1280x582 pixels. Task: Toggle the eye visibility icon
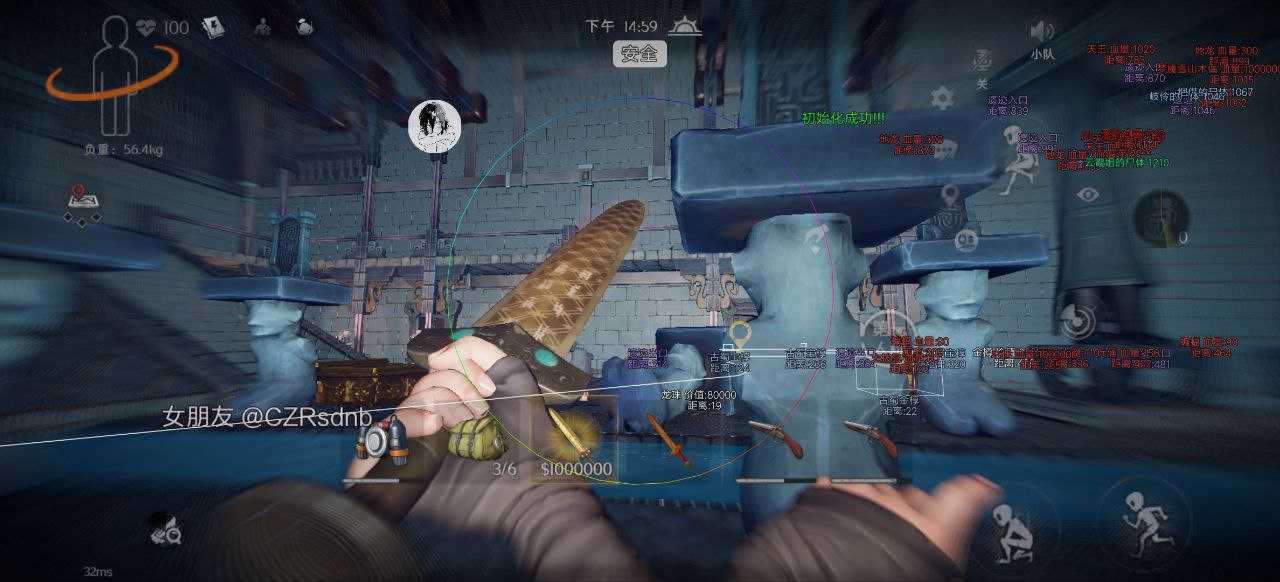pyautogui.click(x=1088, y=194)
